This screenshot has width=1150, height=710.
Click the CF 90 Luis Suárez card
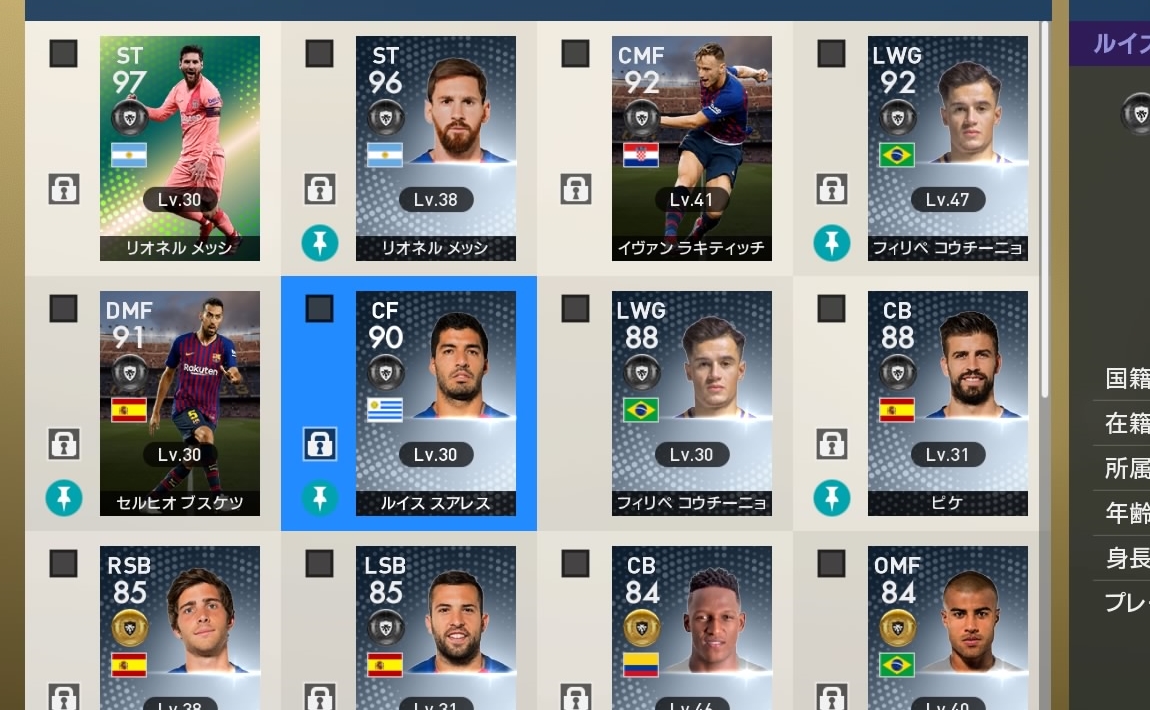tap(436, 403)
